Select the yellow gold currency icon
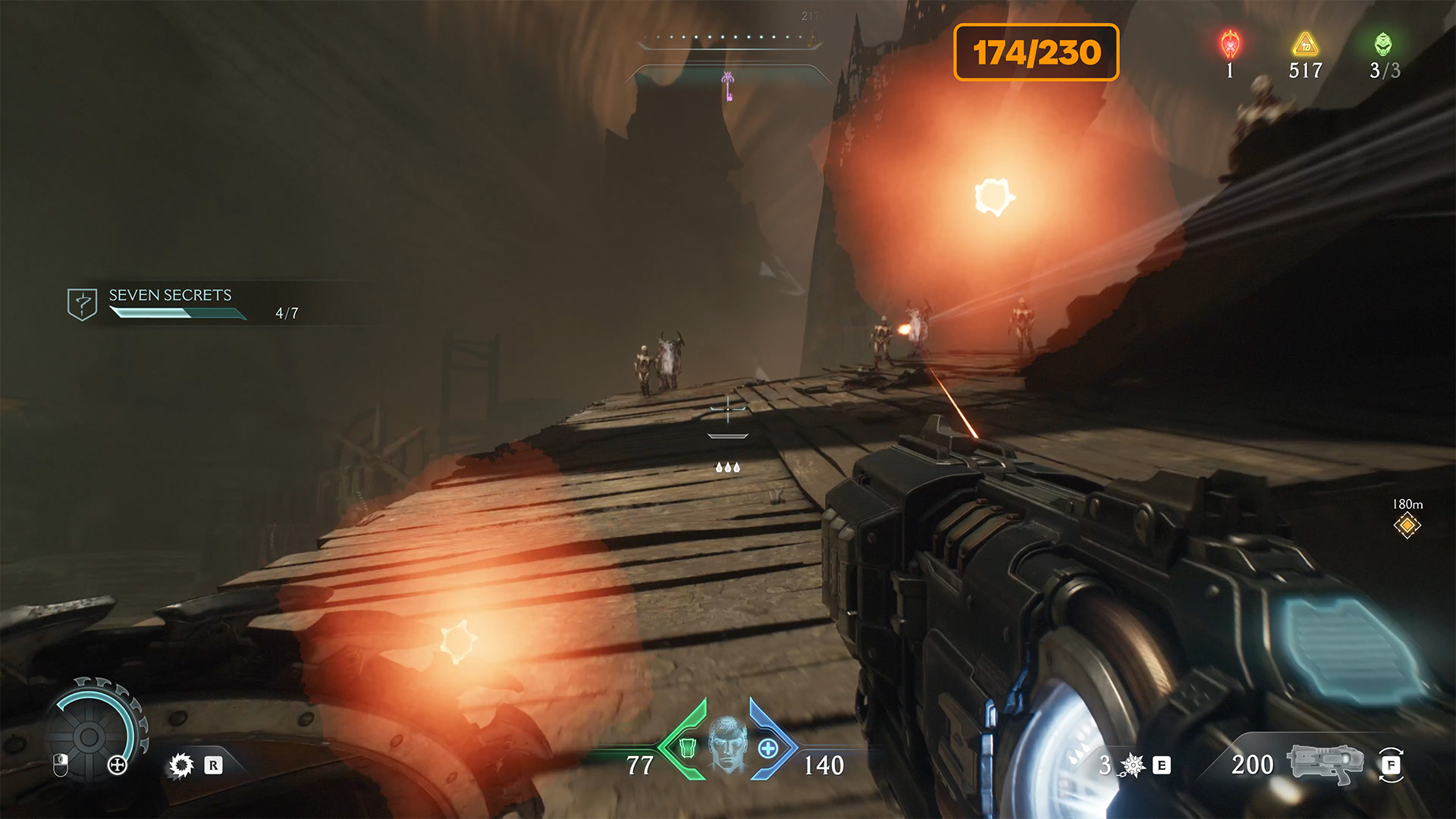Image resolution: width=1456 pixels, height=819 pixels. coord(1305,45)
